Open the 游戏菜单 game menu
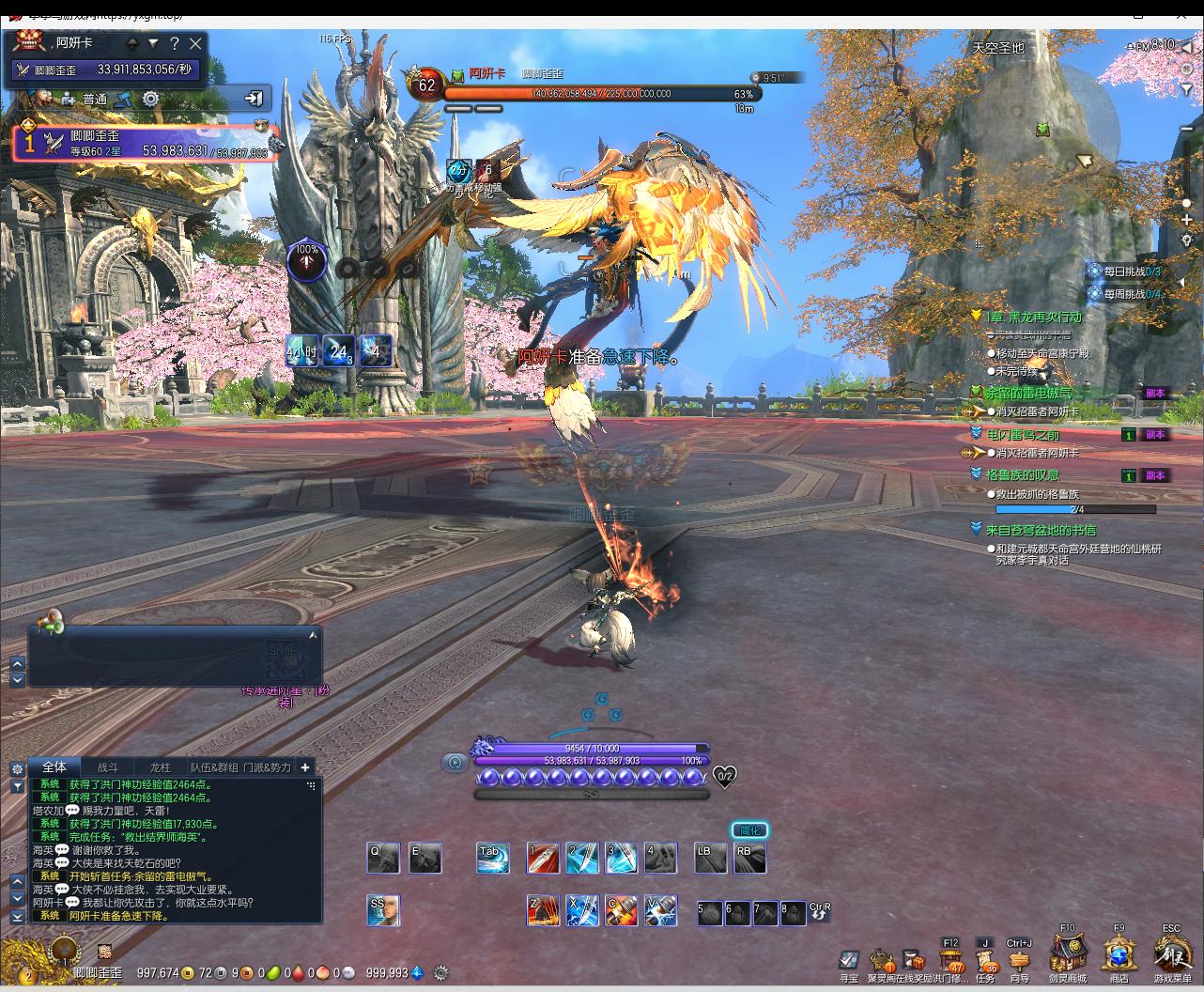The image size is (1204, 992). coord(1172,956)
